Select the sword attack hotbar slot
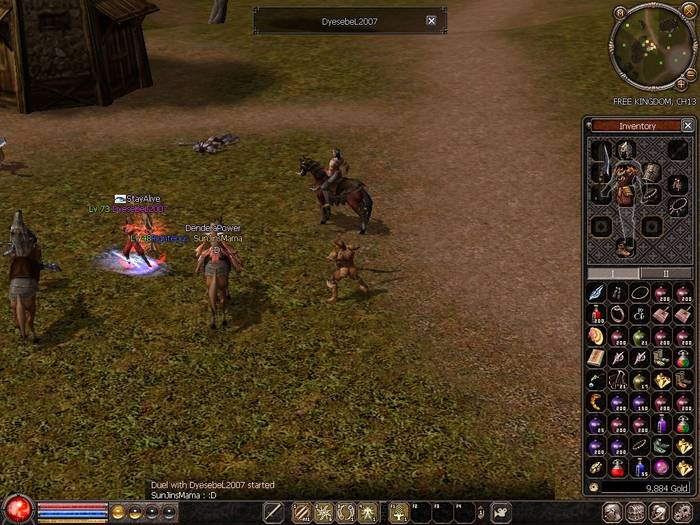 273,512
